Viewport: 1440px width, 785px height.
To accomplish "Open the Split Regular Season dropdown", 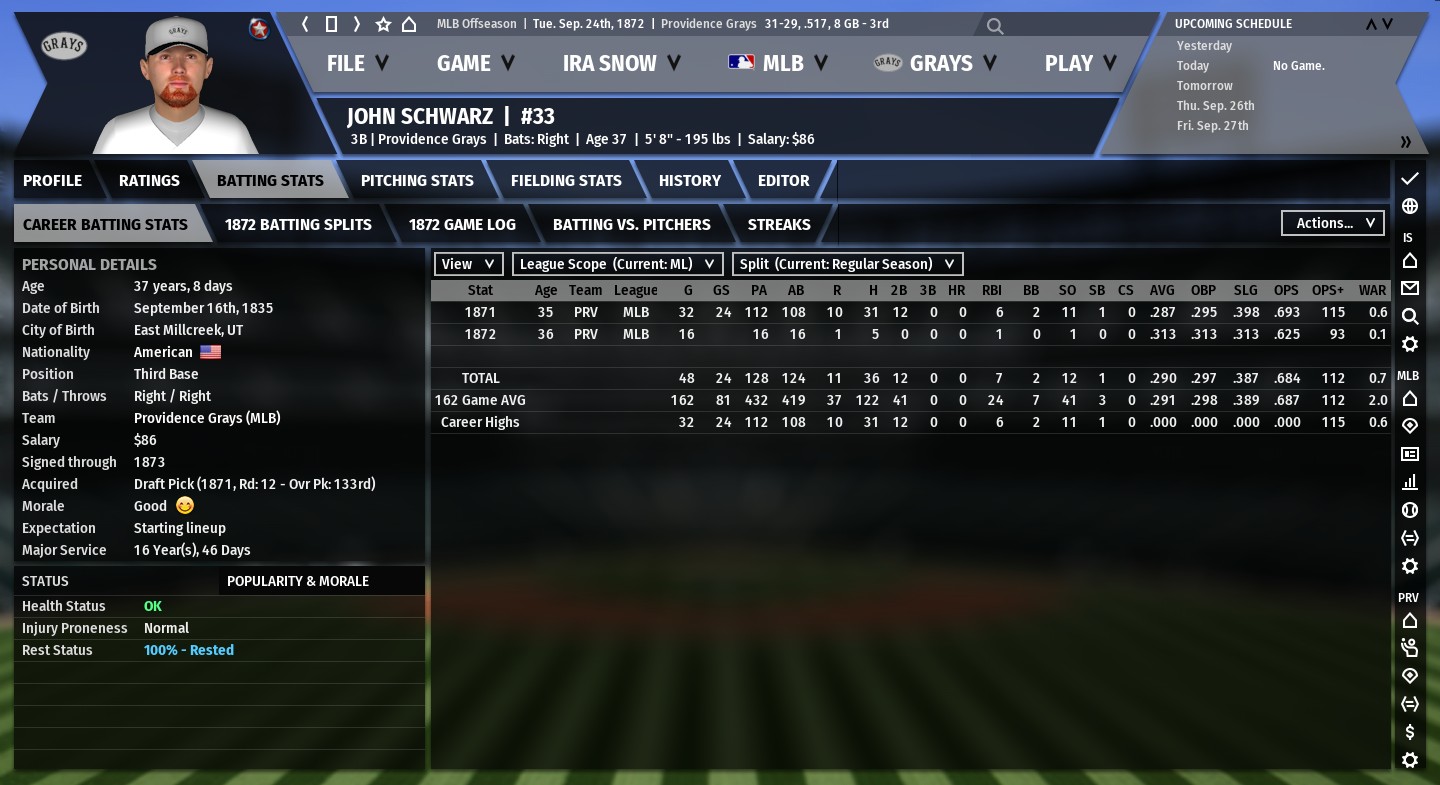I will pyautogui.click(x=847, y=264).
